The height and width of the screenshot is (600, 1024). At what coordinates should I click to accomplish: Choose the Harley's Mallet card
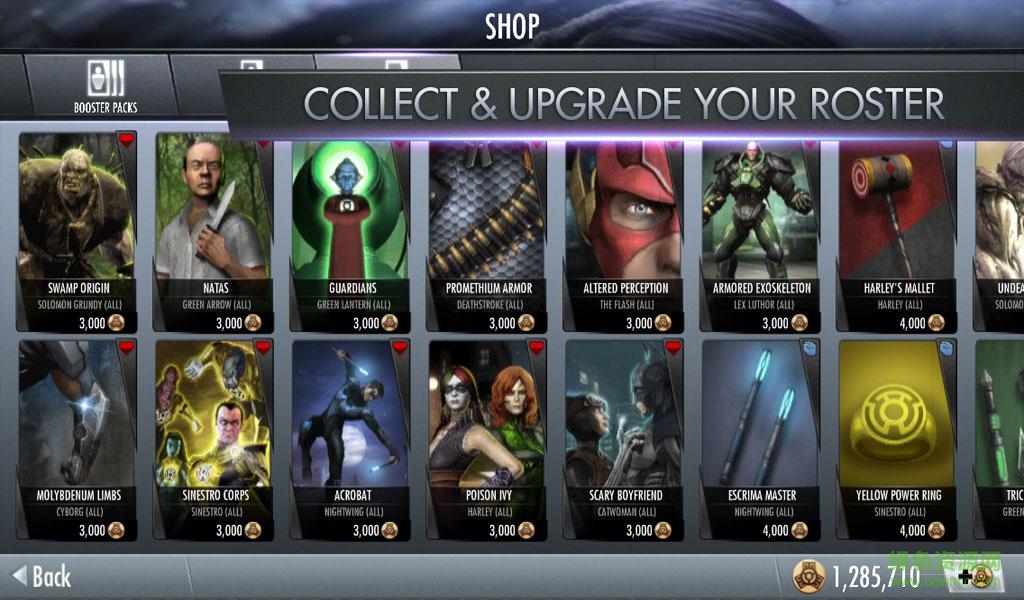[897, 232]
